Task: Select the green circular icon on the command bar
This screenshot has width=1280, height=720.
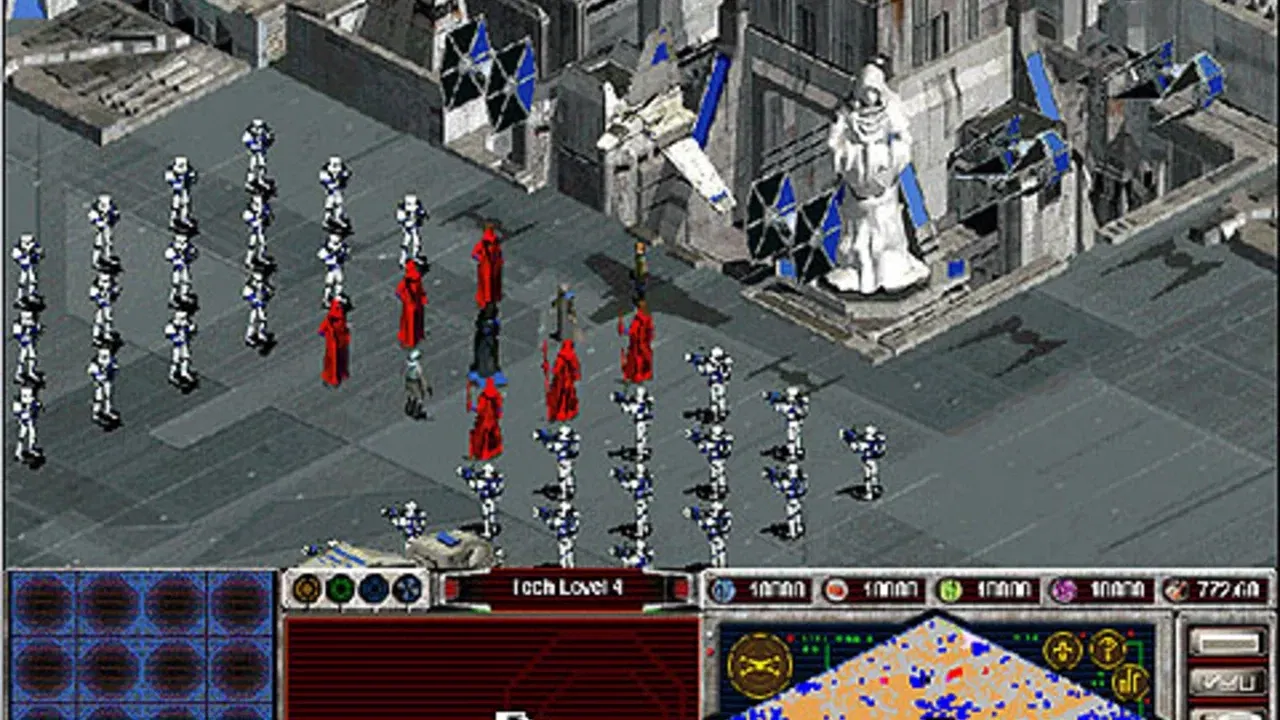Action: tap(340, 585)
